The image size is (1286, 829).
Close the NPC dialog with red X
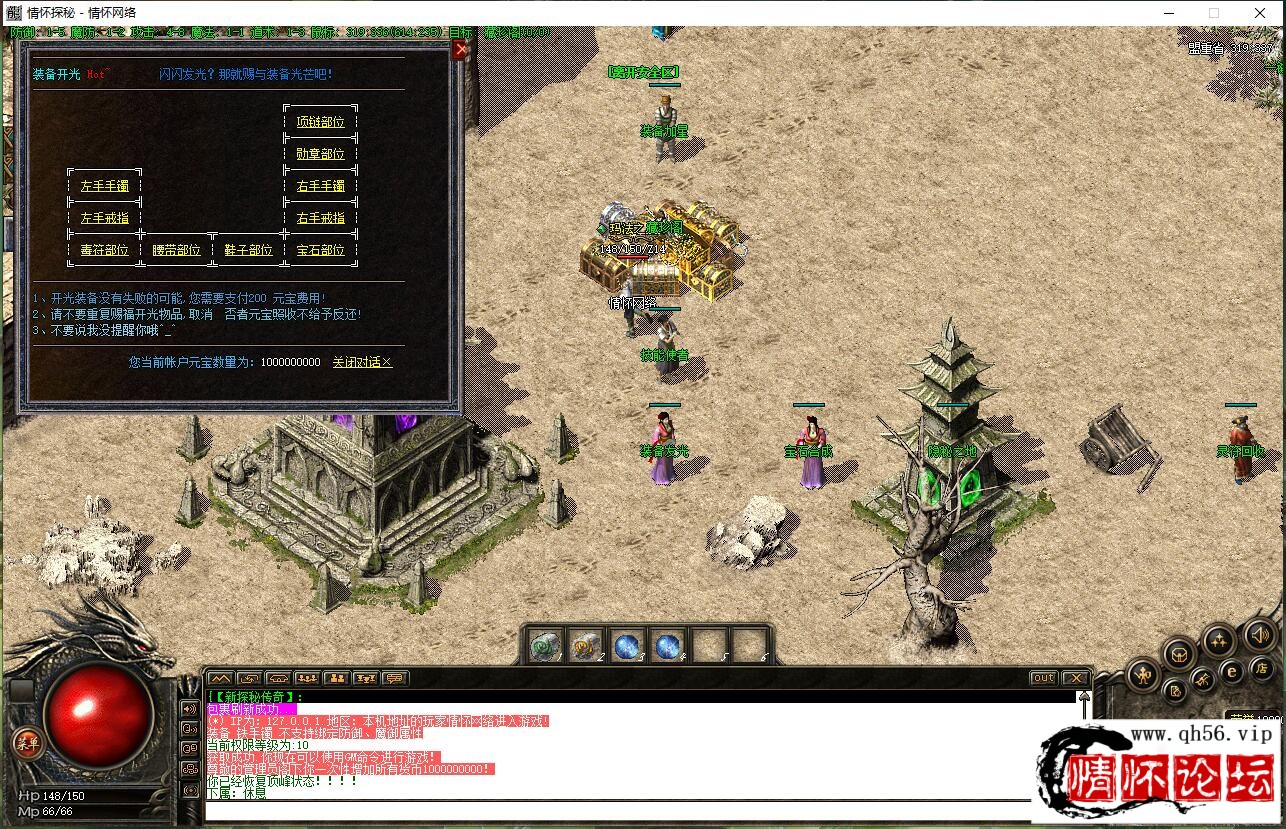click(x=459, y=50)
